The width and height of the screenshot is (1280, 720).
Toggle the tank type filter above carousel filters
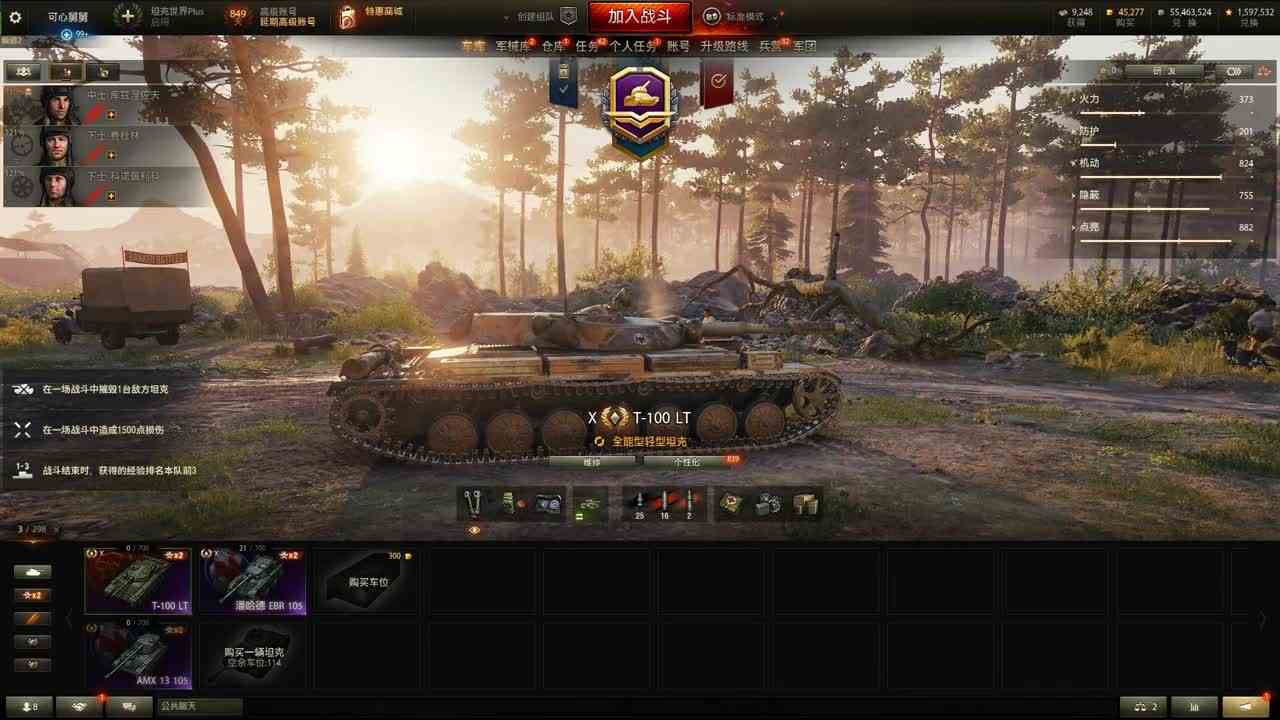click(32, 570)
